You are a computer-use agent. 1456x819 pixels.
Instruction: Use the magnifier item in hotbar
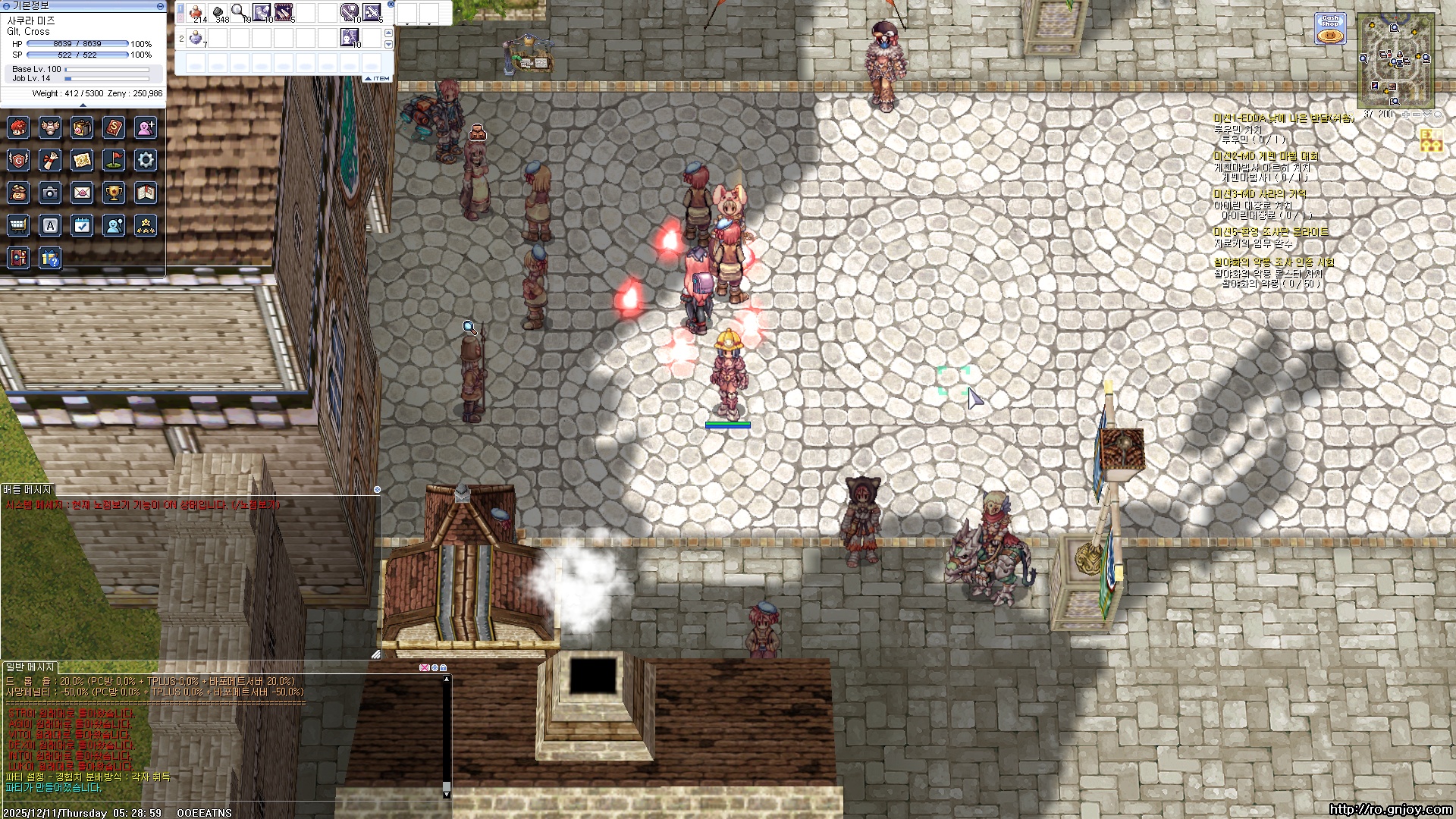click(240, 12)
